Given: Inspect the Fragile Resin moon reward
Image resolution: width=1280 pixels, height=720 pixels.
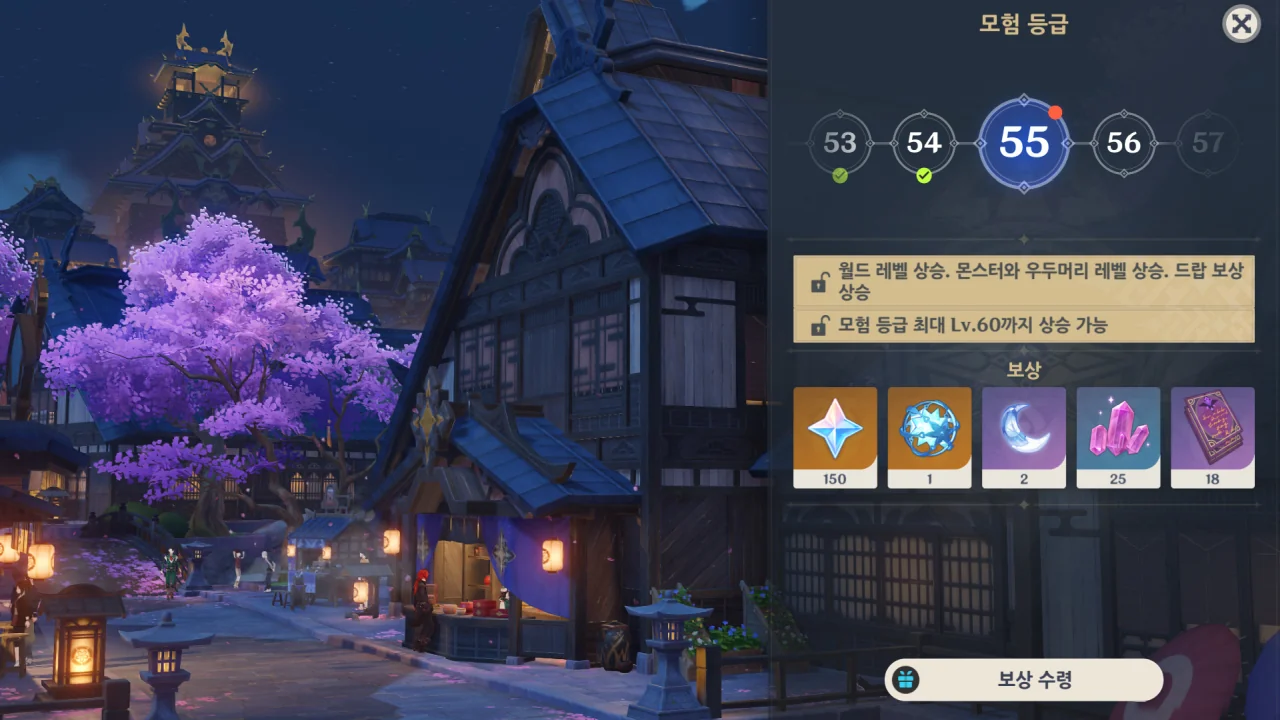Looking at the screenshot, I should (1024, 437).
